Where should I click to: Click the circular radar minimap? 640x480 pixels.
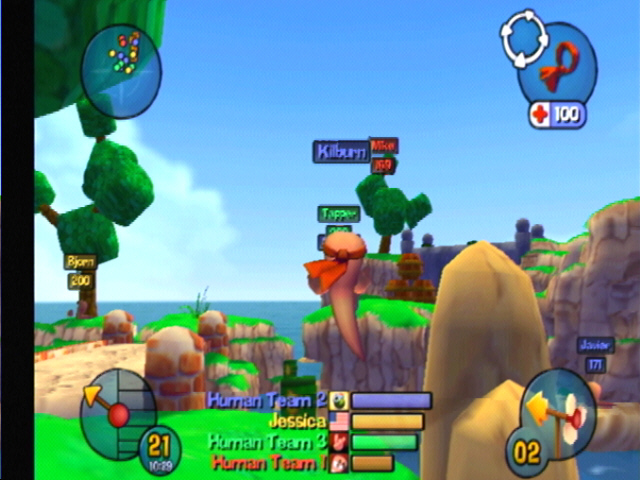121,70
